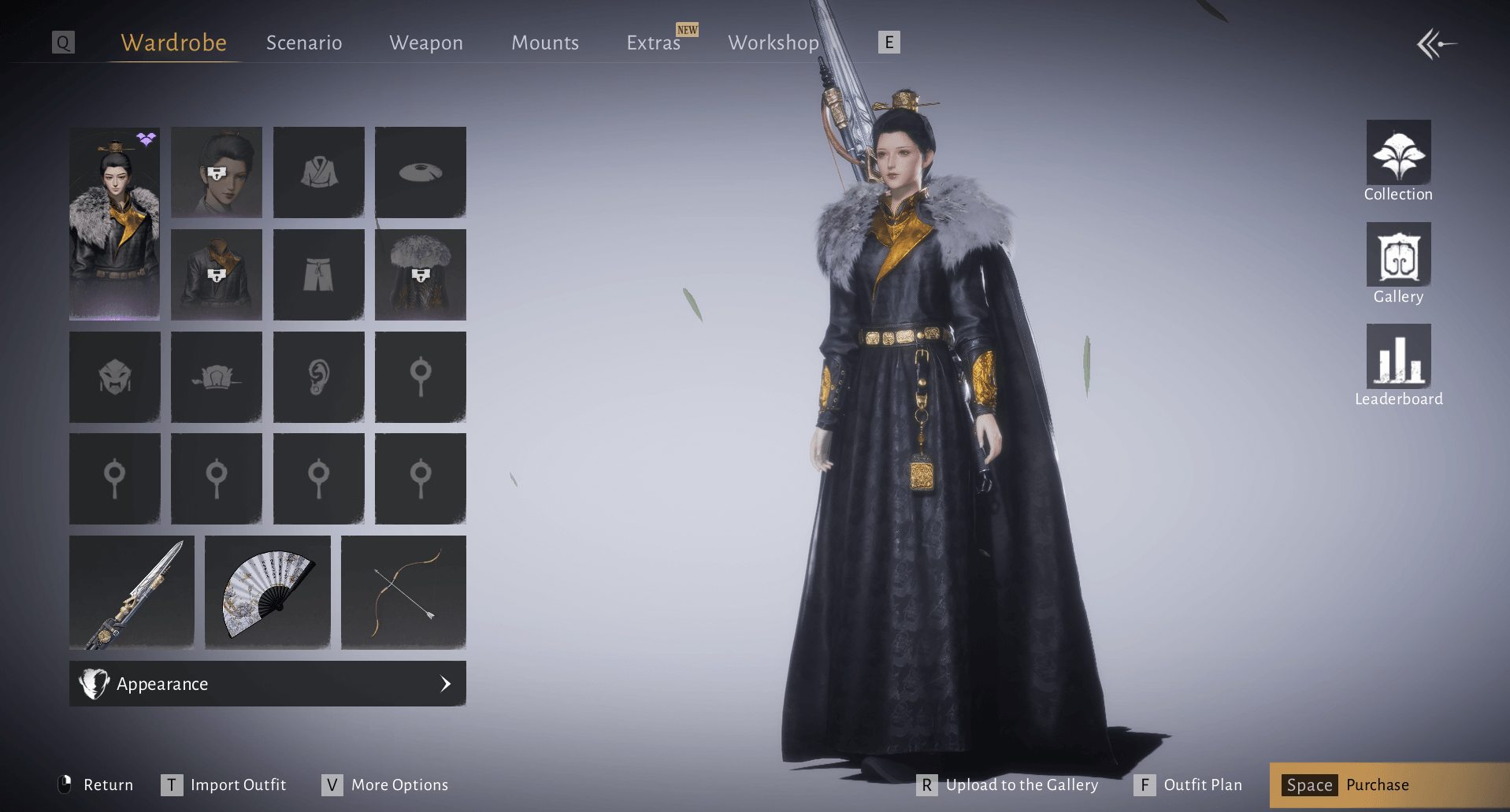Select the fur cloak slot
Screen dimensions: 1510x812
tap(421, 275)
